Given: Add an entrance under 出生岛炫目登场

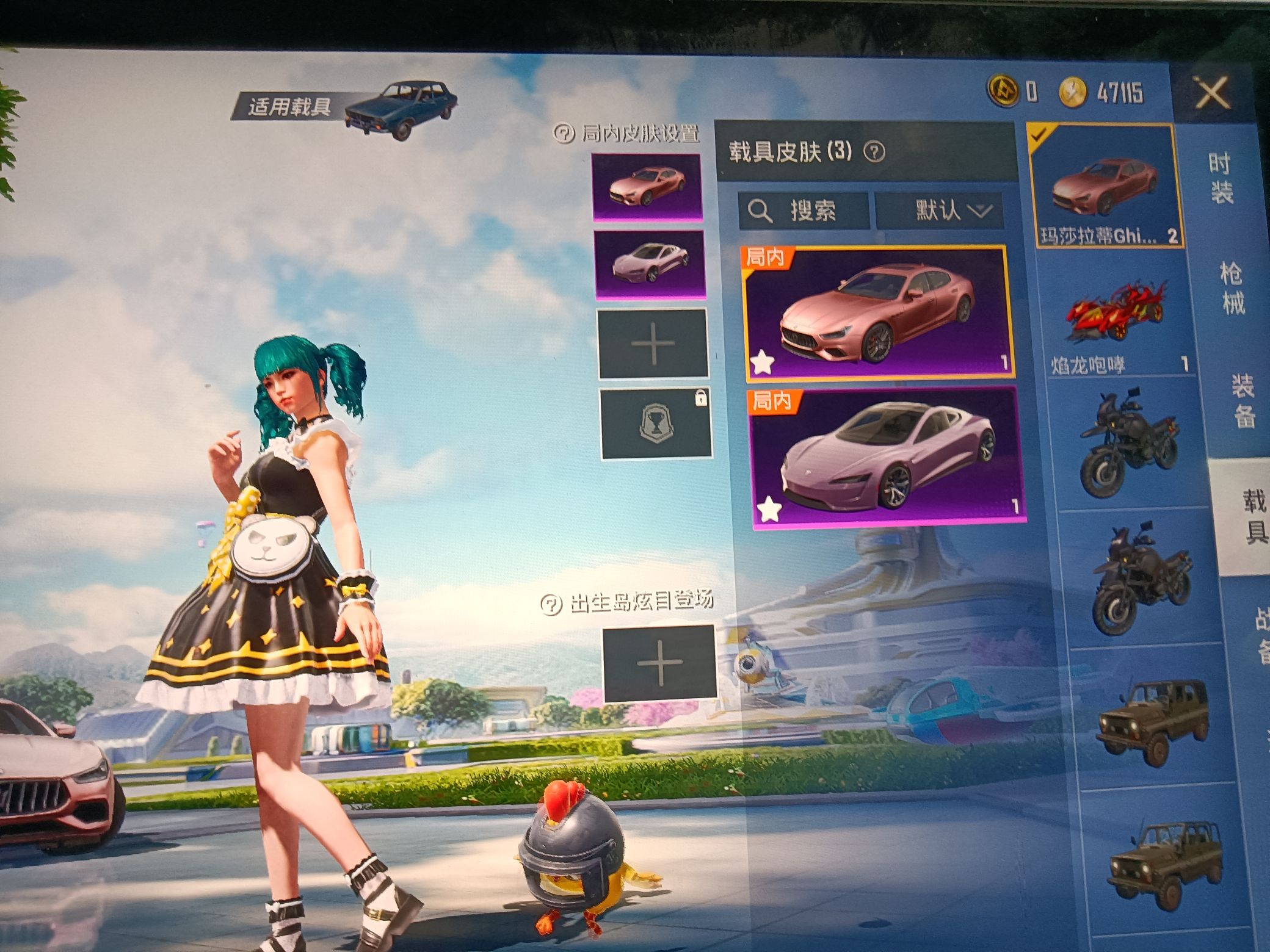Looking at the screenshot, I should click(659, 663).
